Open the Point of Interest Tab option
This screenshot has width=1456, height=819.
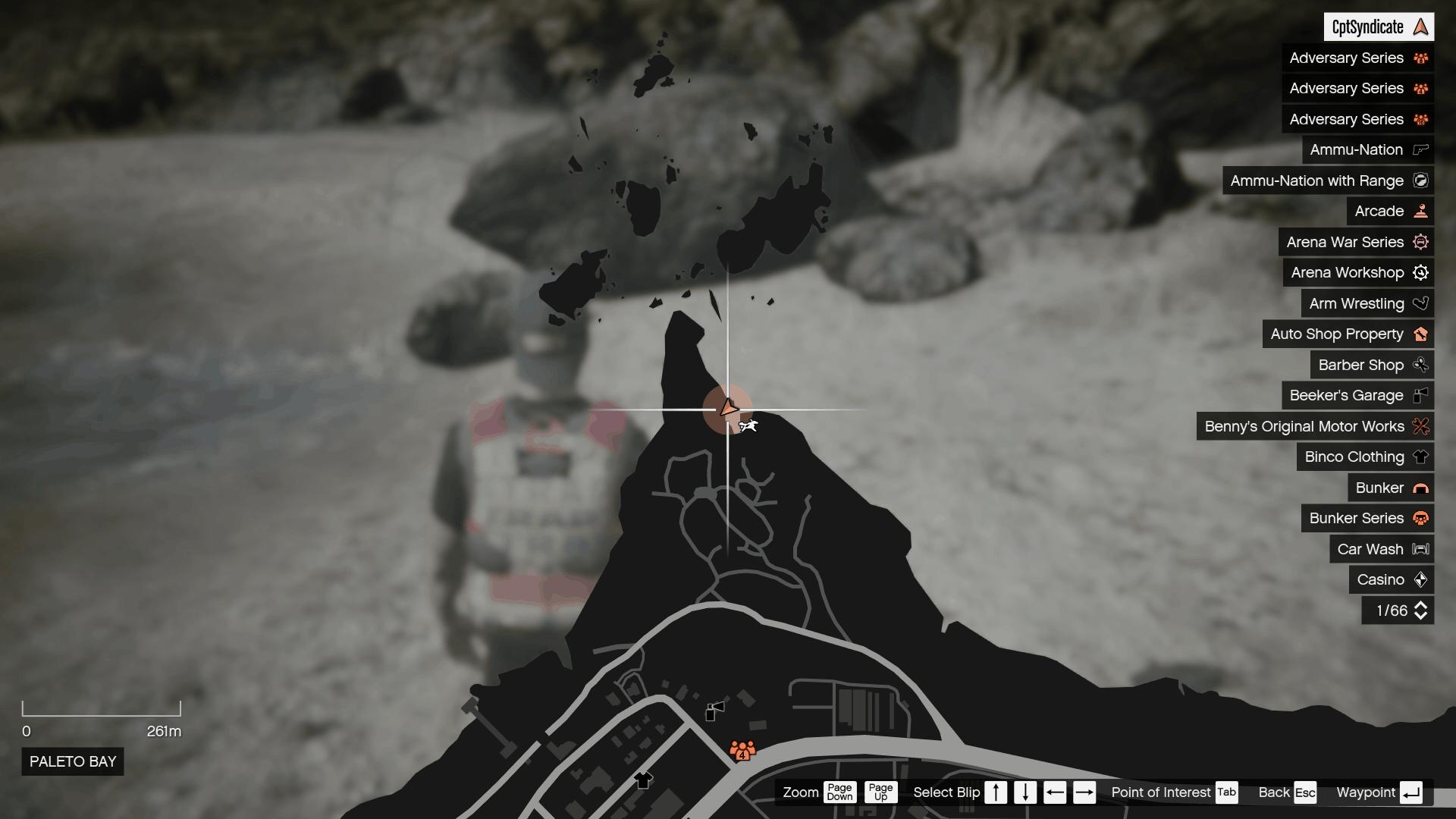[x=1226, y=792]
